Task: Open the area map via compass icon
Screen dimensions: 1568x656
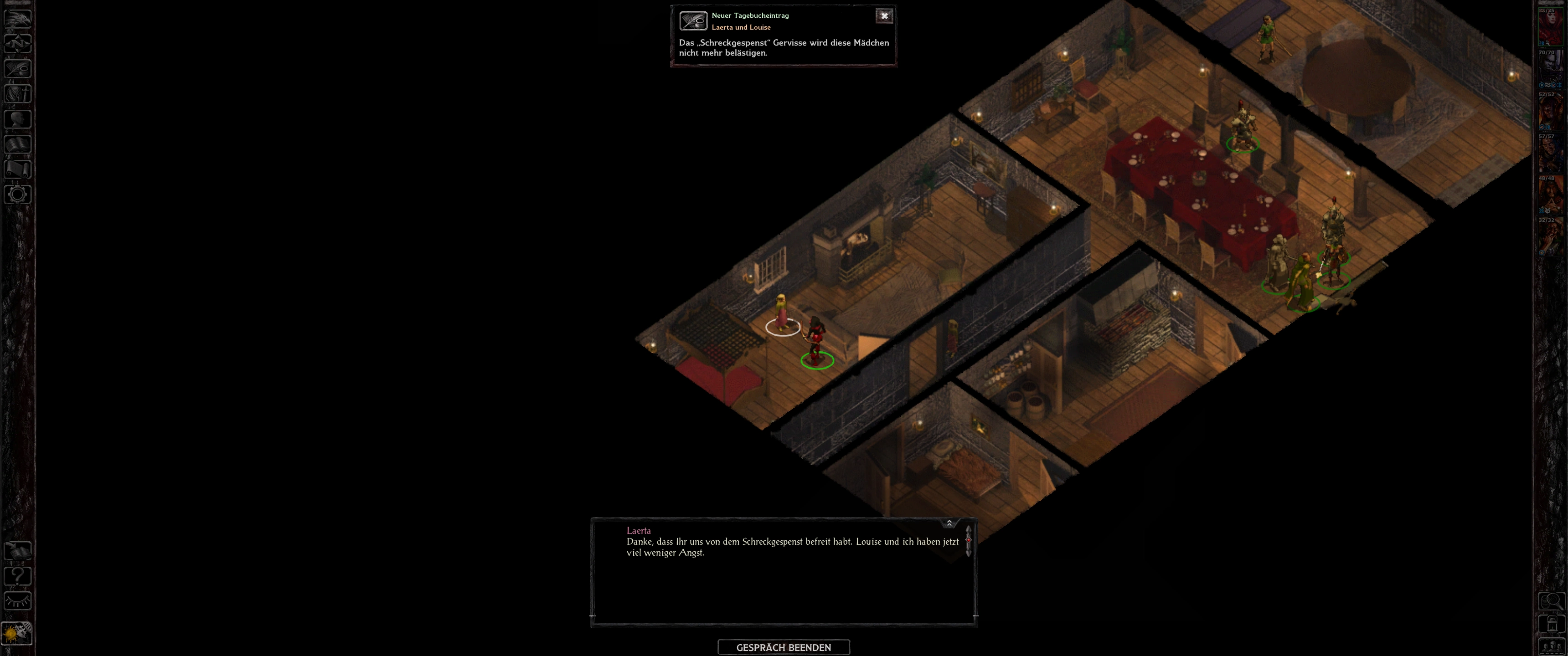Action: click(x=18, y=43)
